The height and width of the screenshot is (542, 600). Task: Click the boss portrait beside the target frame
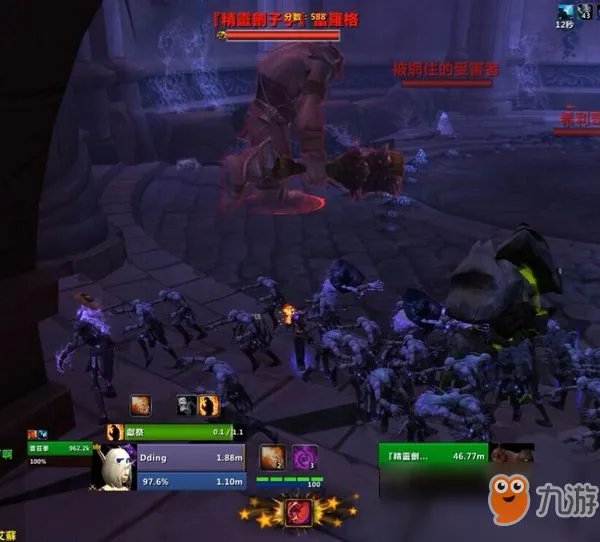tap(511, 456)
